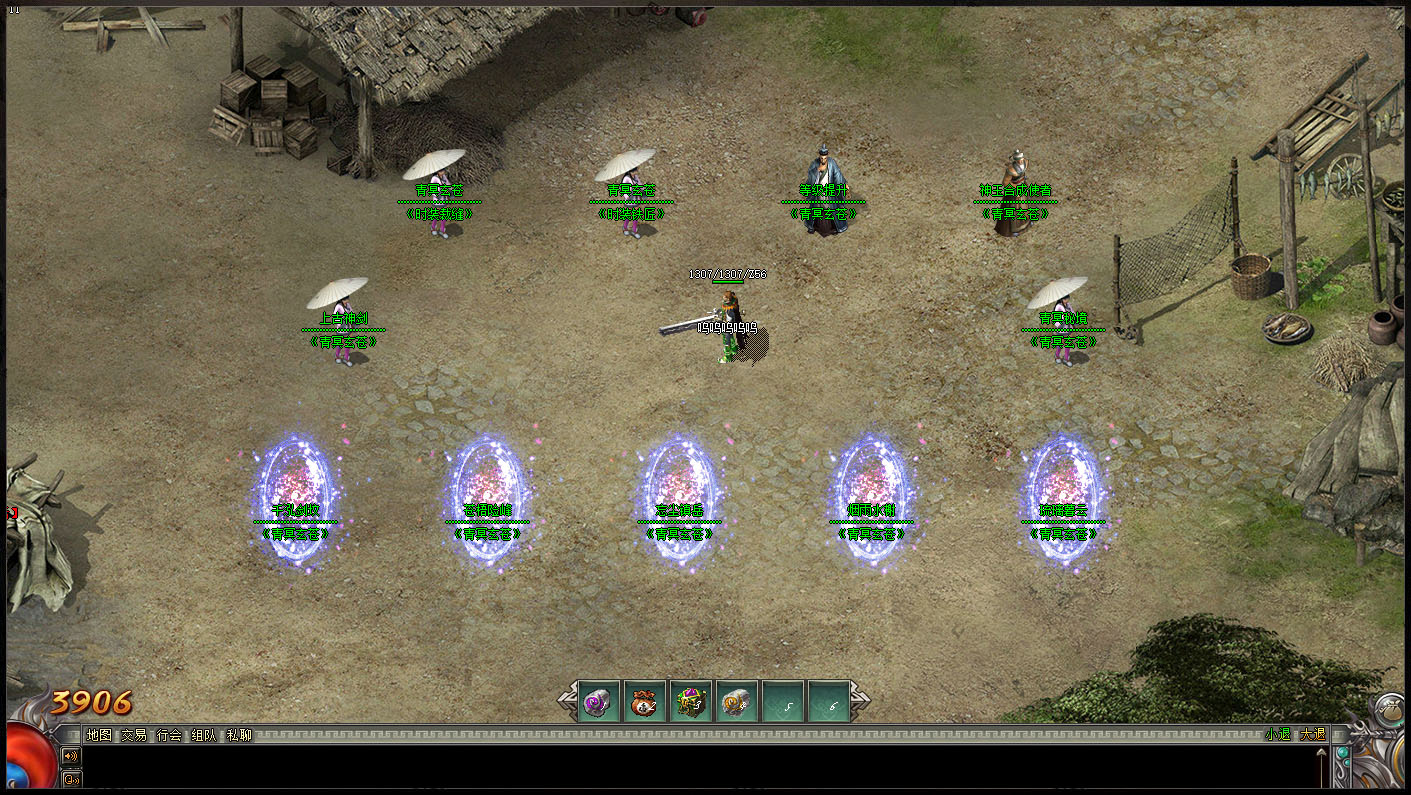Use the golden swirl stone in hotbar slot 4
This screenshot has width=1411, height=795.
pyautogui.click(x=738, y=703)
